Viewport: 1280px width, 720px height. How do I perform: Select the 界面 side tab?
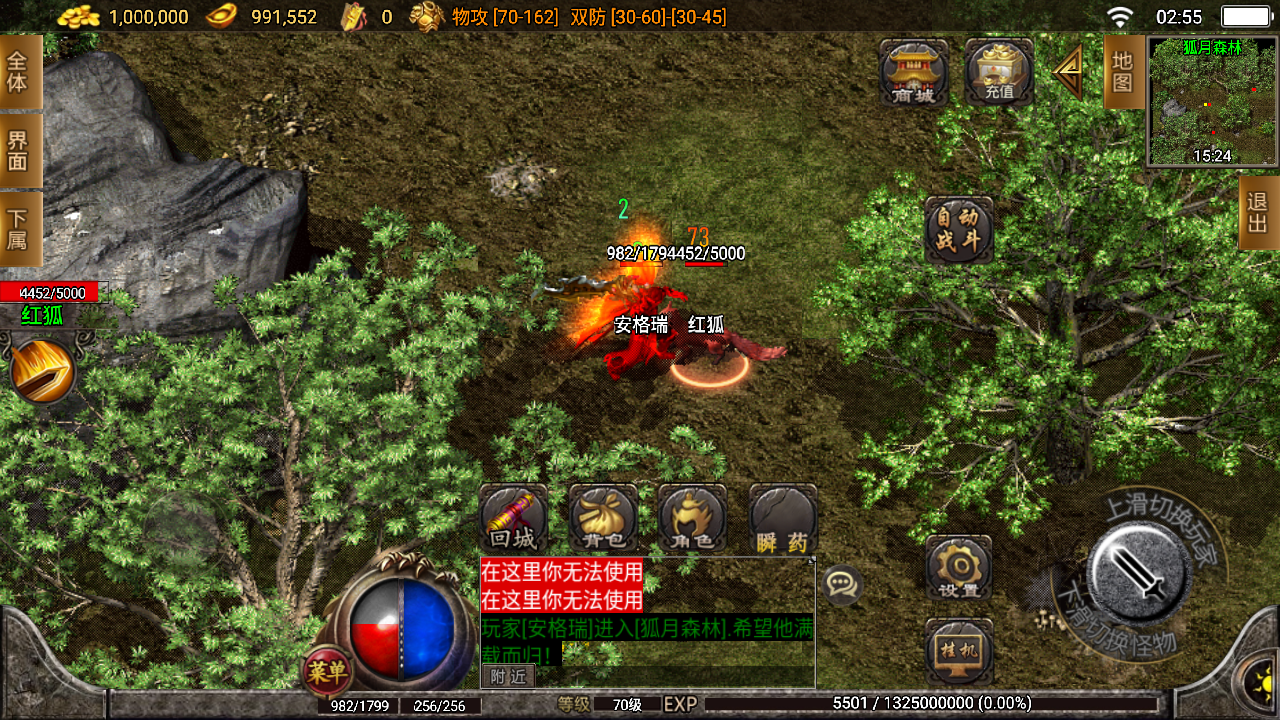click(x=19, y=150)
